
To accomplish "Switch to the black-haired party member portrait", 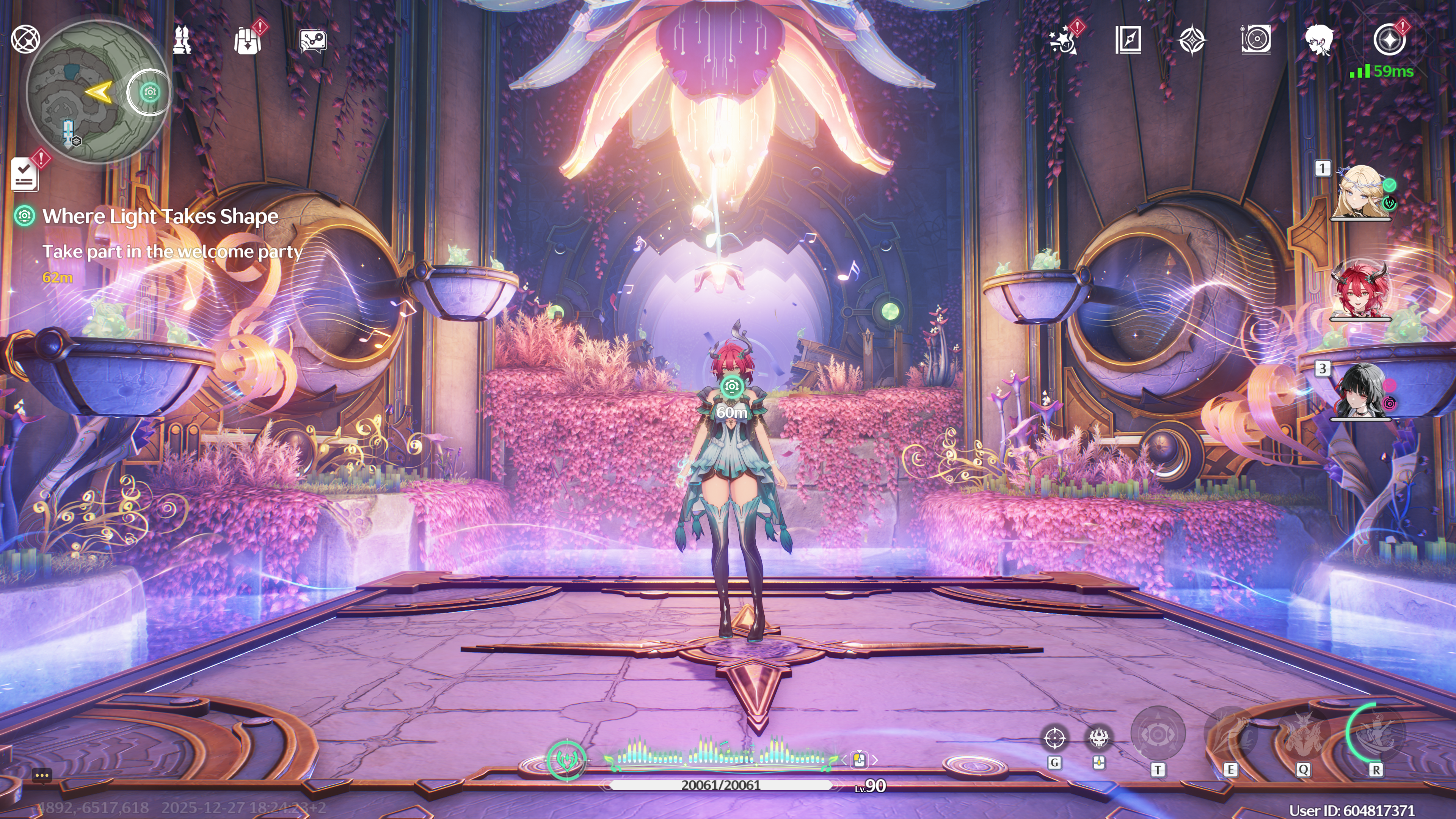I will (1361, 392).
